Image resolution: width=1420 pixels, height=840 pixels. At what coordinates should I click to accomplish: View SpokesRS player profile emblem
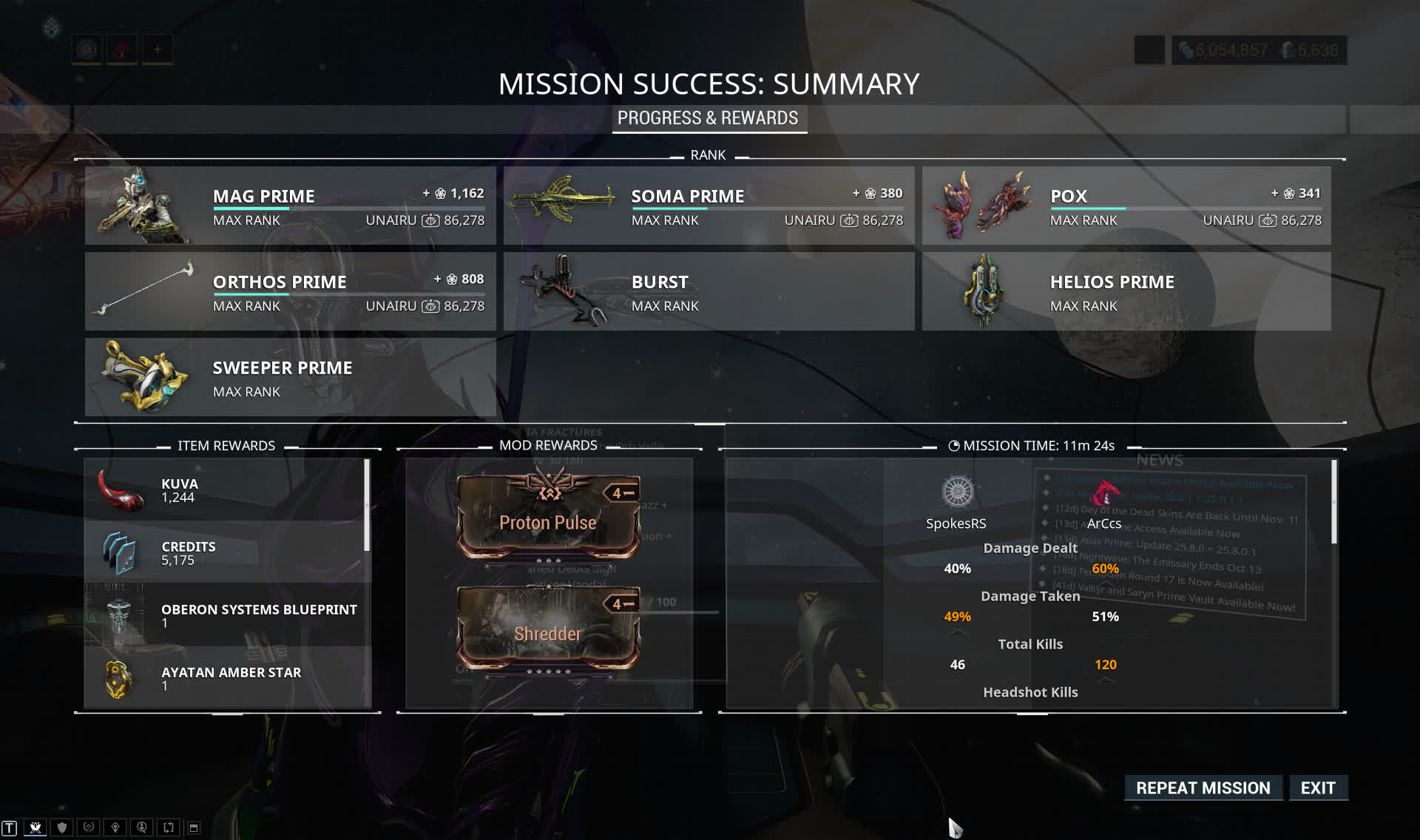tap(957, 492)
